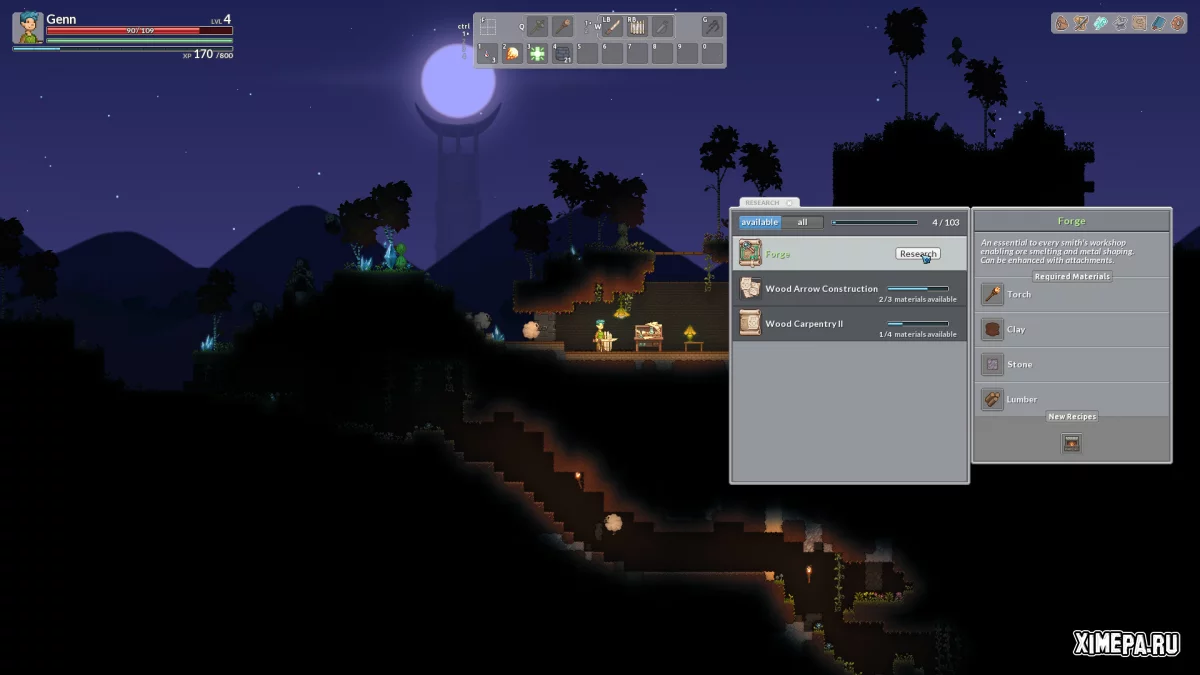The width and height of the screenshot is (1200, 675).
Task: Click the Genn character portrait
Action: 27,28
